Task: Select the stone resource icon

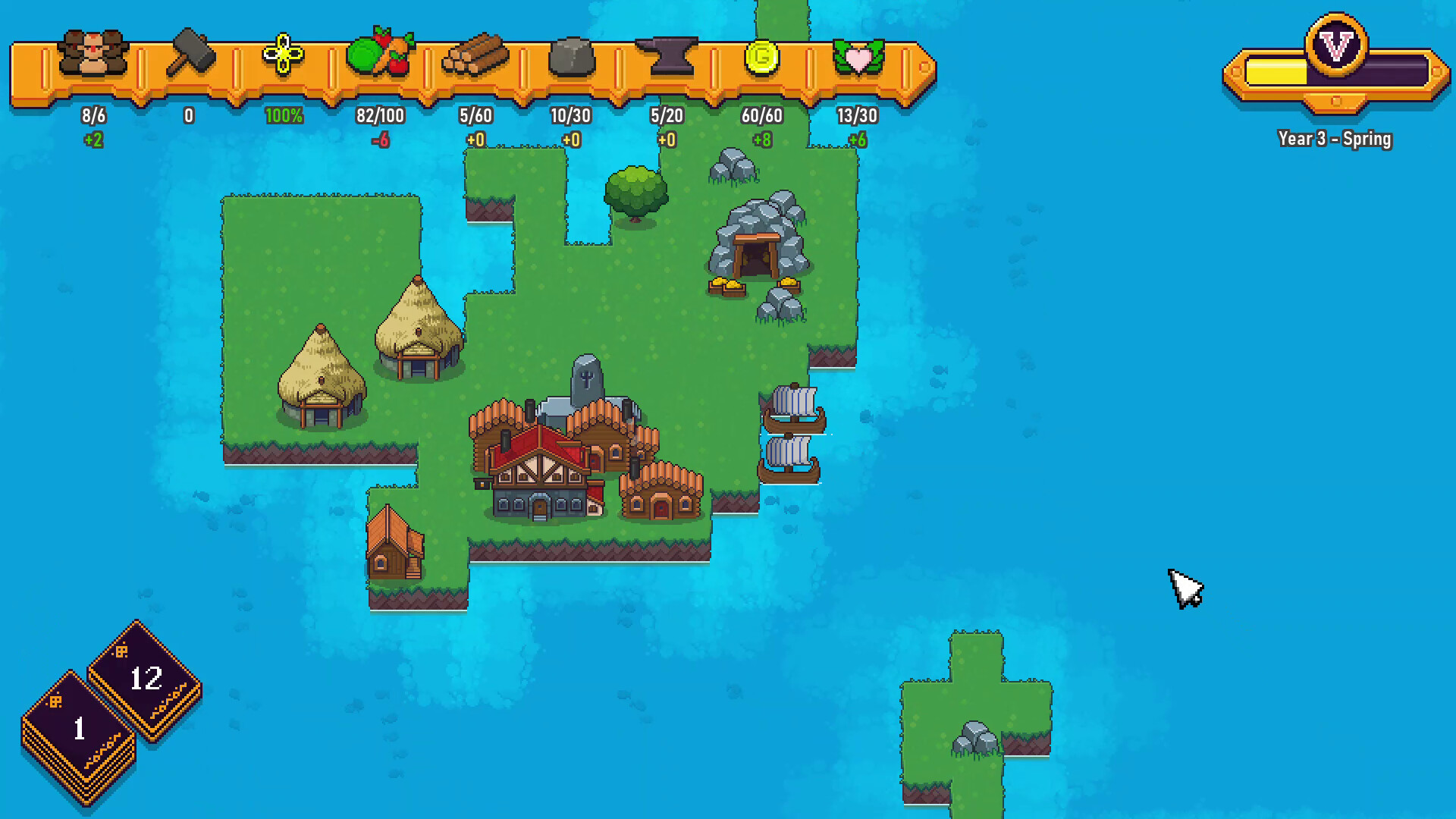Action: [x=571, y=55]
